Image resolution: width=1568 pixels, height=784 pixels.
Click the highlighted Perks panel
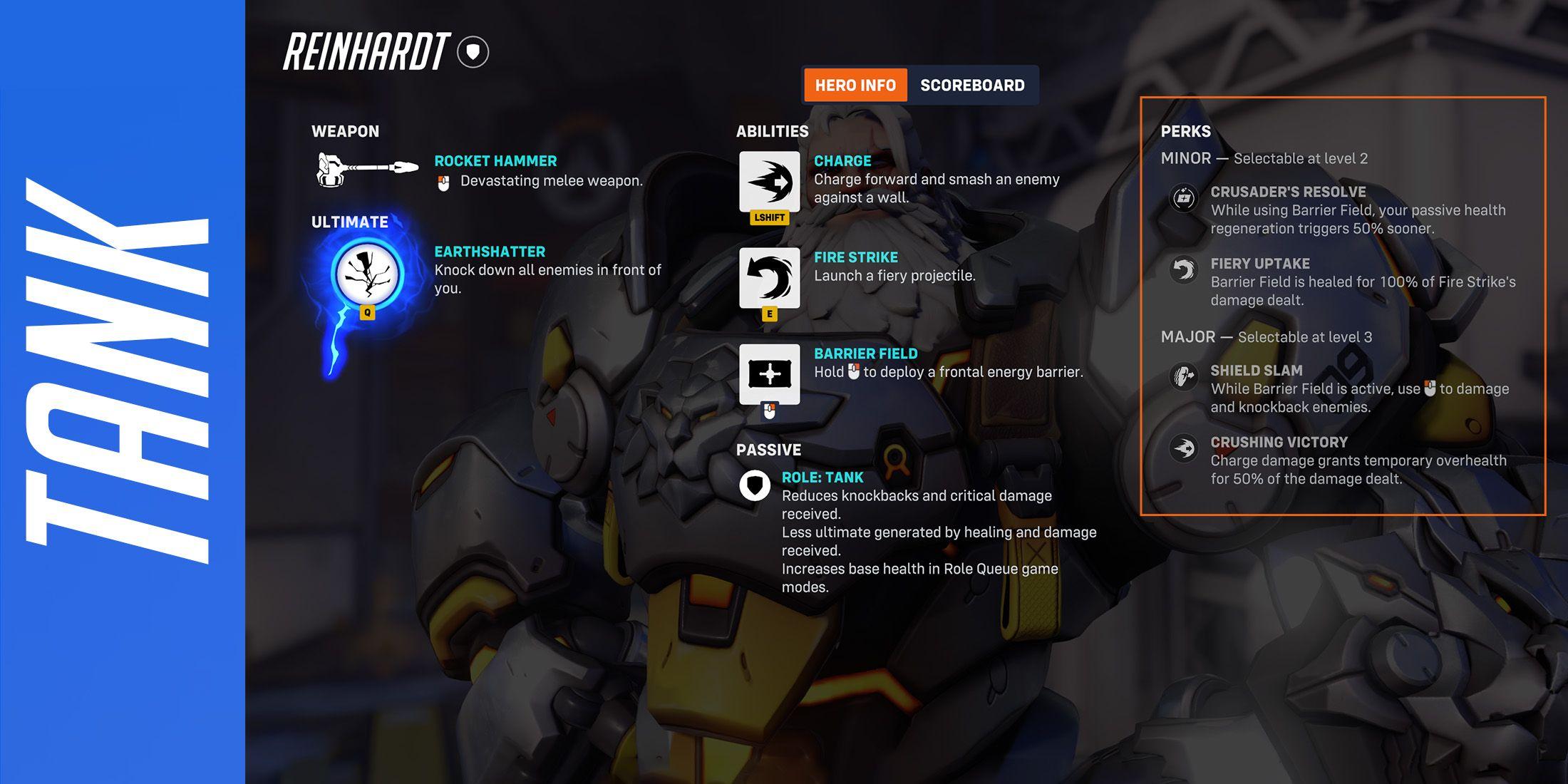1347,306
